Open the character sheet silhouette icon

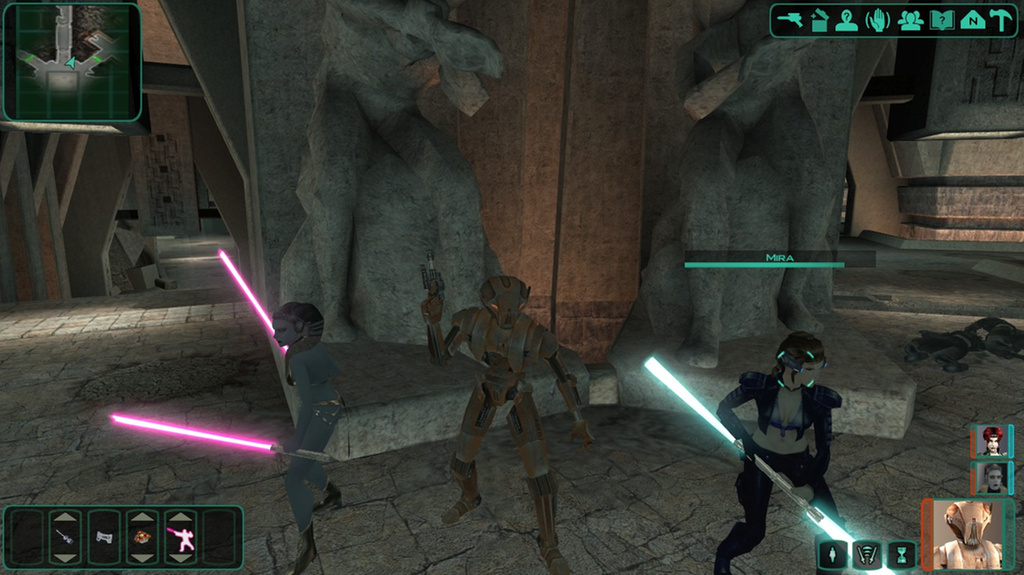847,21
